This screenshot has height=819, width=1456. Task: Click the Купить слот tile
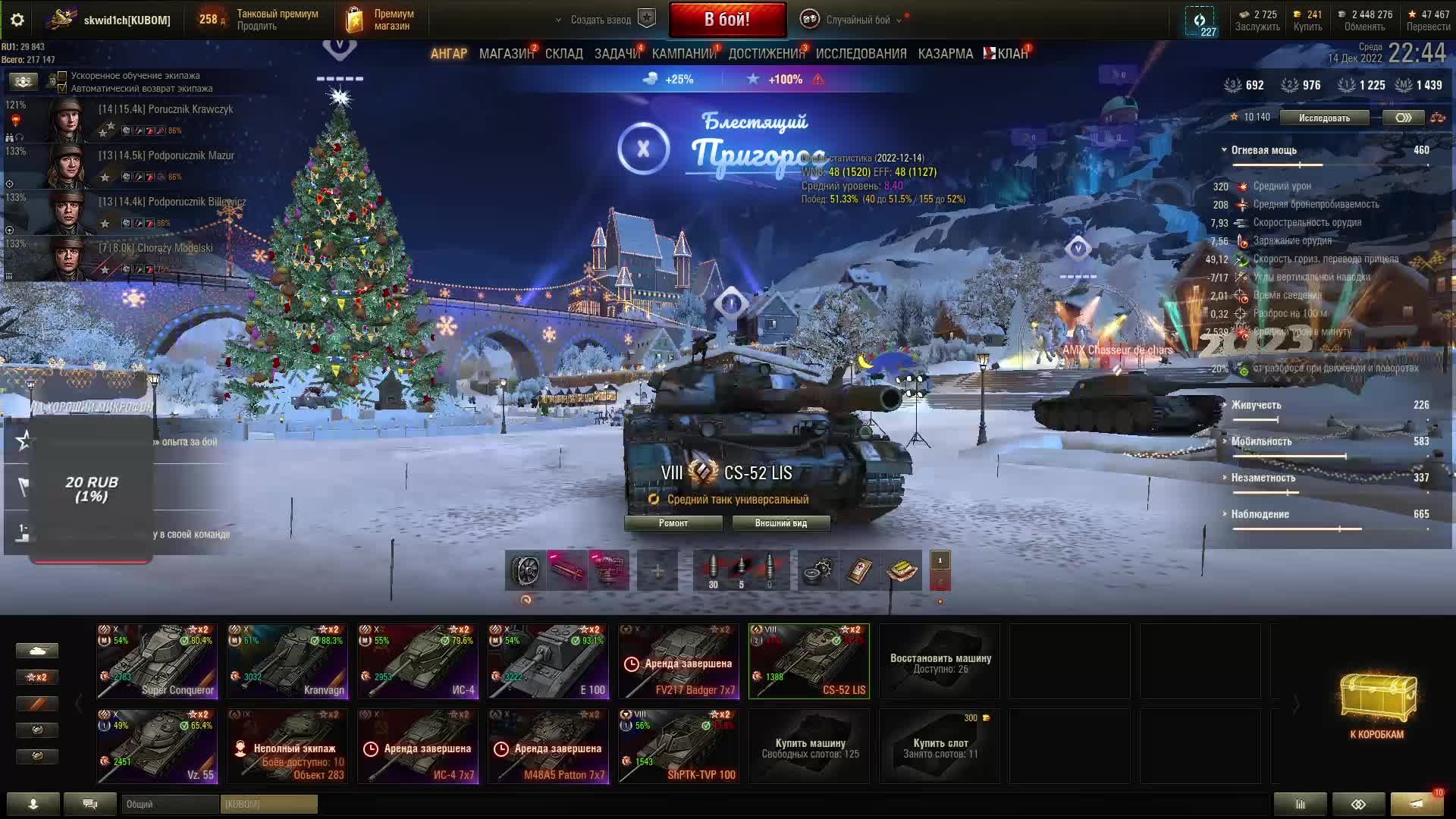point(940,747)
